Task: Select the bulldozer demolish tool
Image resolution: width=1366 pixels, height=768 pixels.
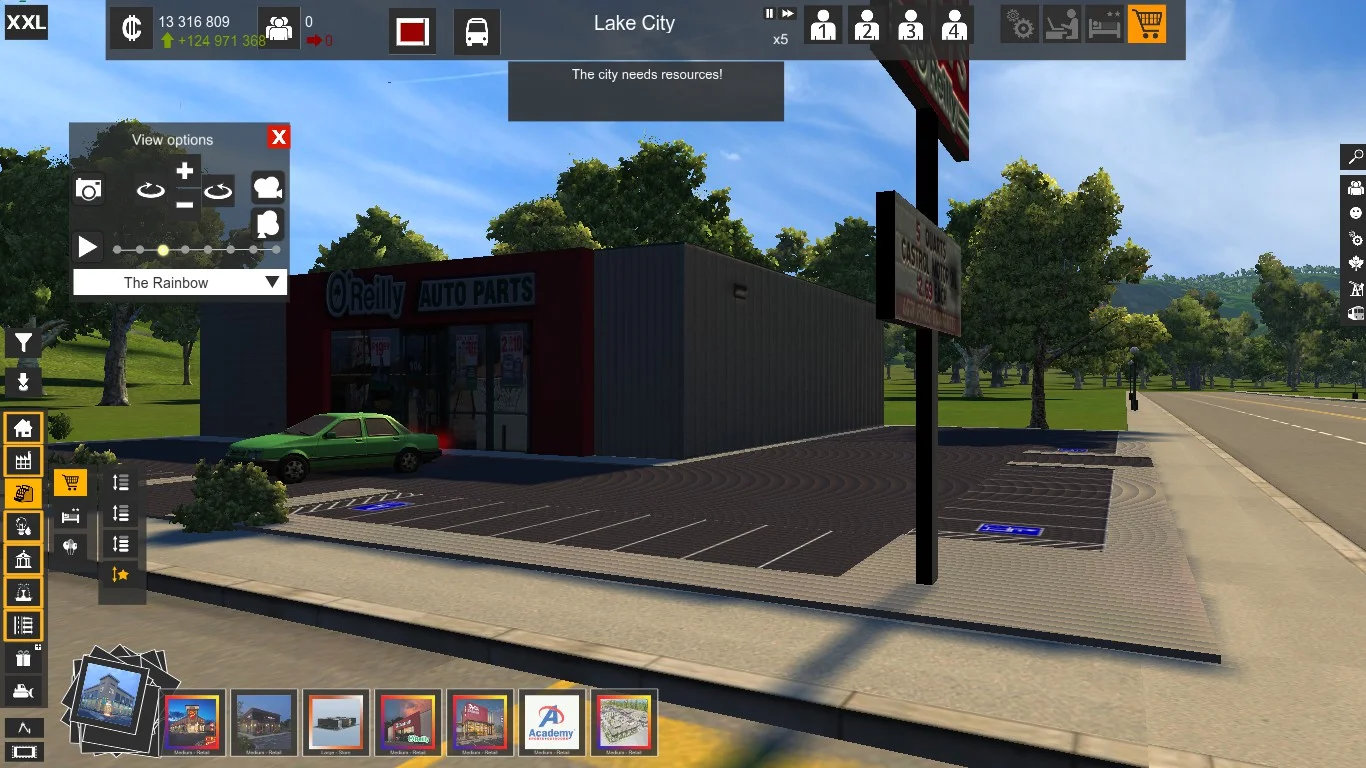Action: pyautogui.click(x=23, y=691)
